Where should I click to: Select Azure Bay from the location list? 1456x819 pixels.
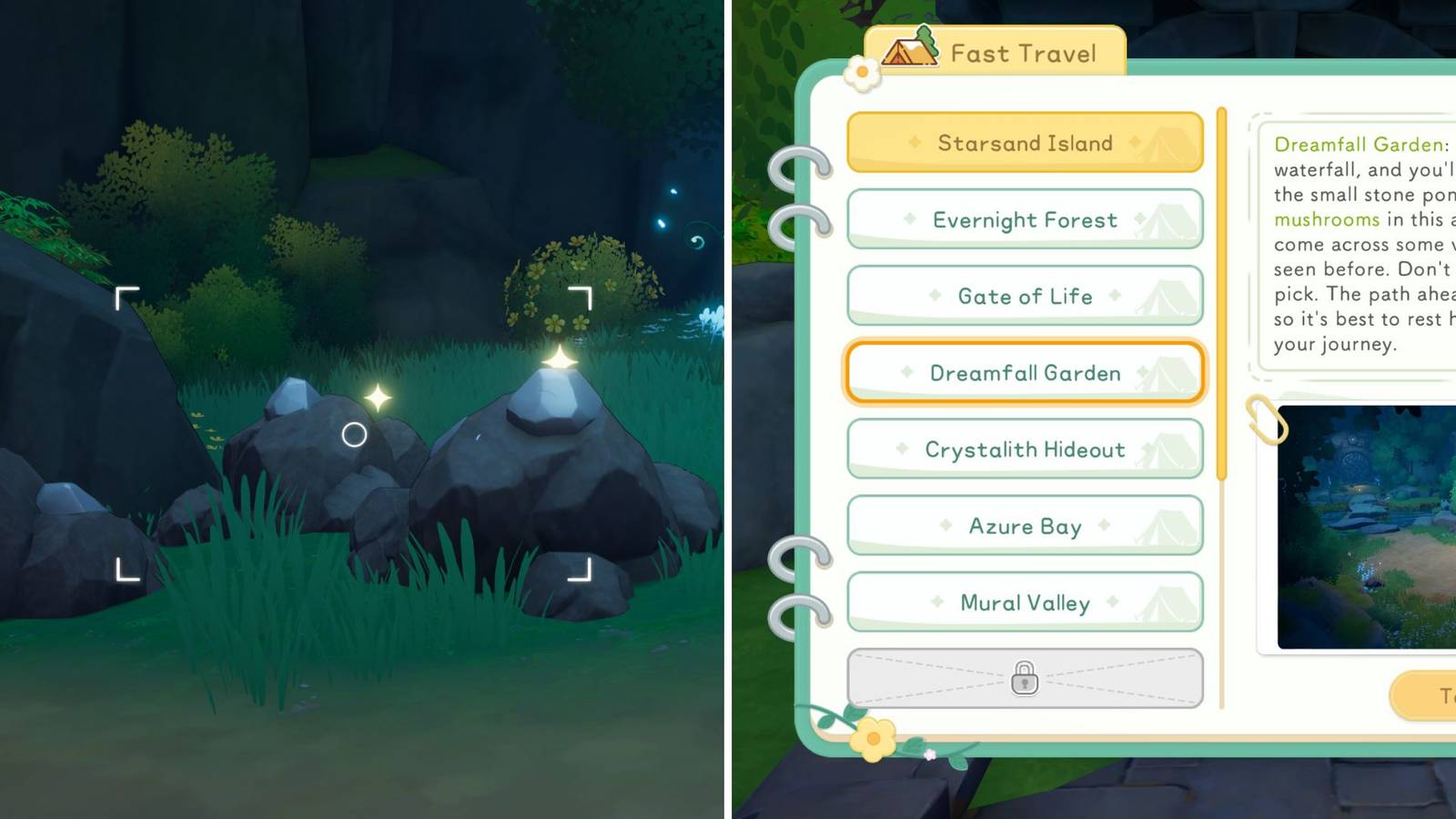pos(1025,525)
